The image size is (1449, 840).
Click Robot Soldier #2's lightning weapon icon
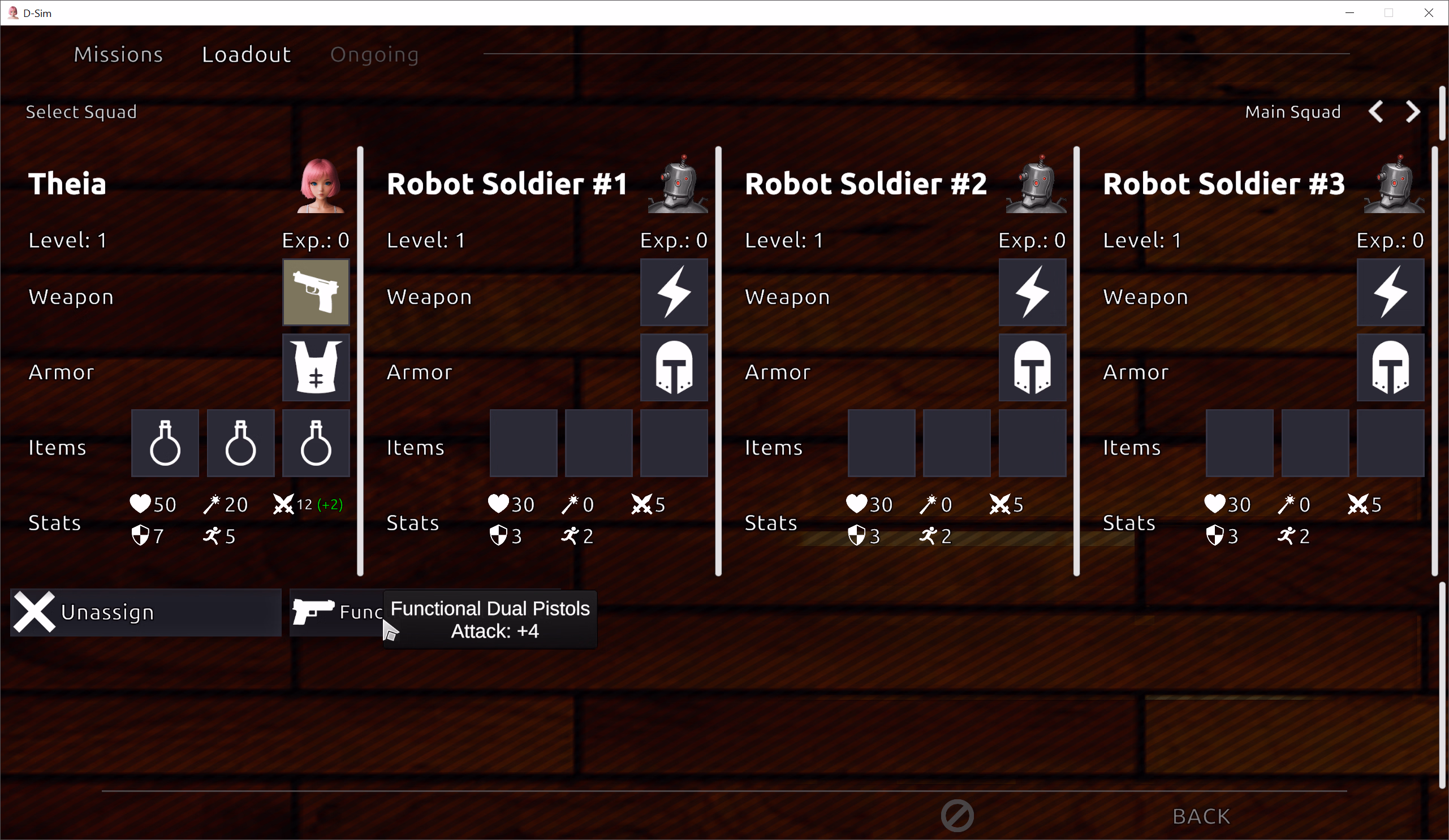1032,292
